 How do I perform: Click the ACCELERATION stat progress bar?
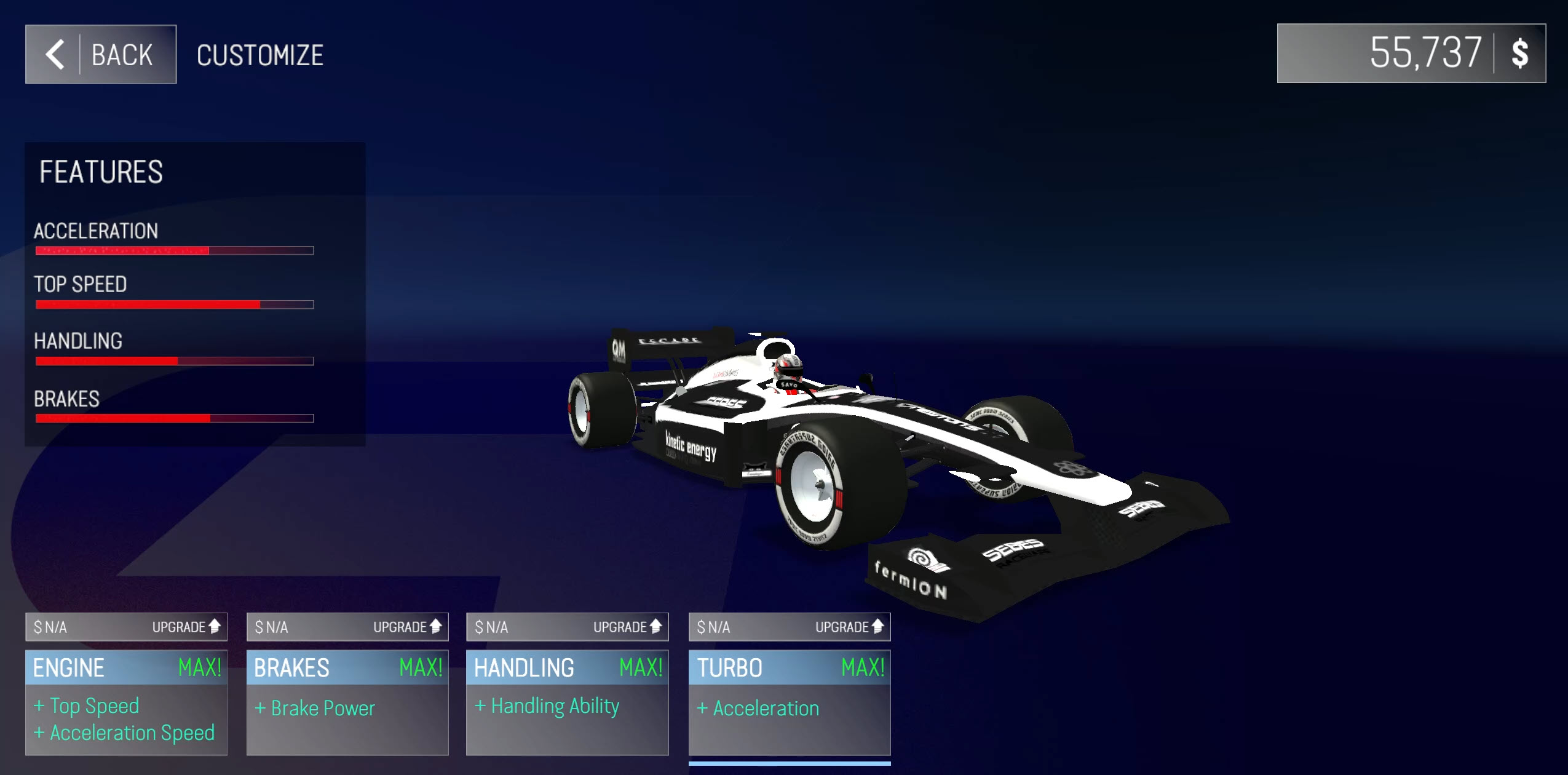pos(175,250)
